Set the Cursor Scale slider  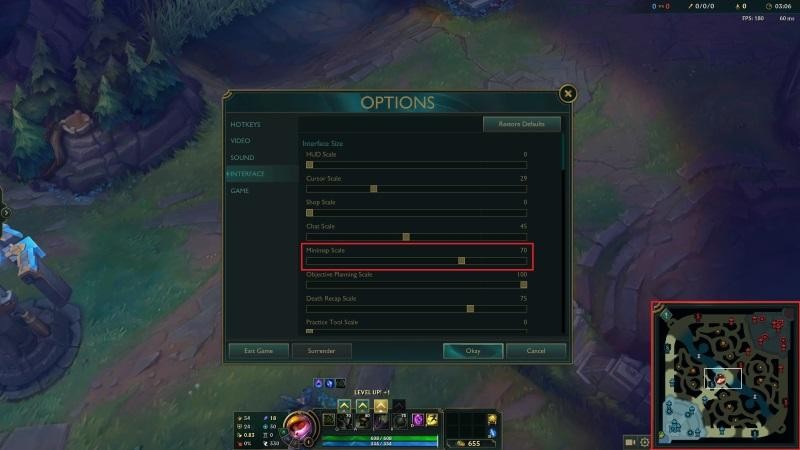(x=373, y=188)
